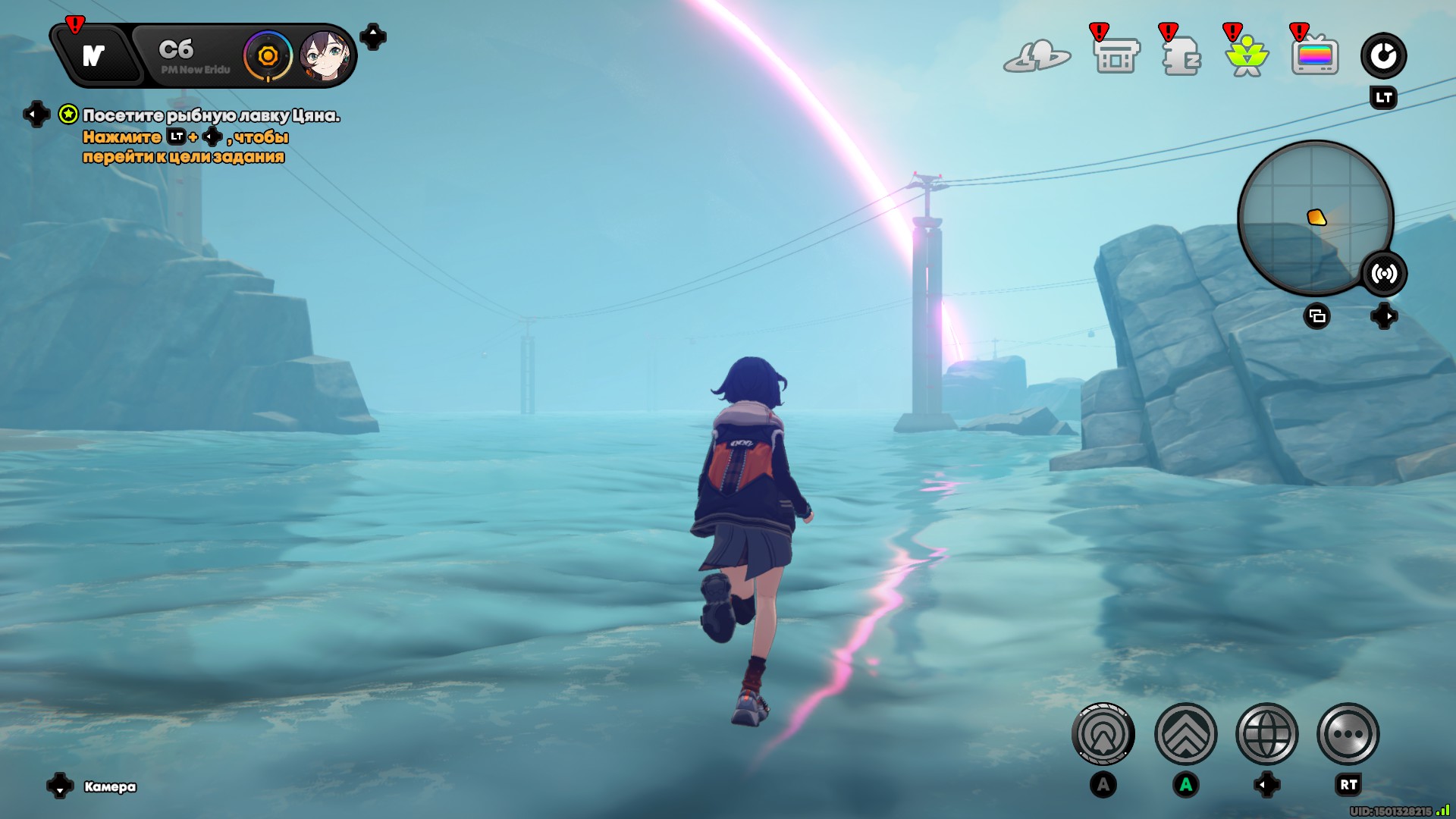1456x819 pixels.
Task: Activate the double chevron up button
Action: 1185,734
